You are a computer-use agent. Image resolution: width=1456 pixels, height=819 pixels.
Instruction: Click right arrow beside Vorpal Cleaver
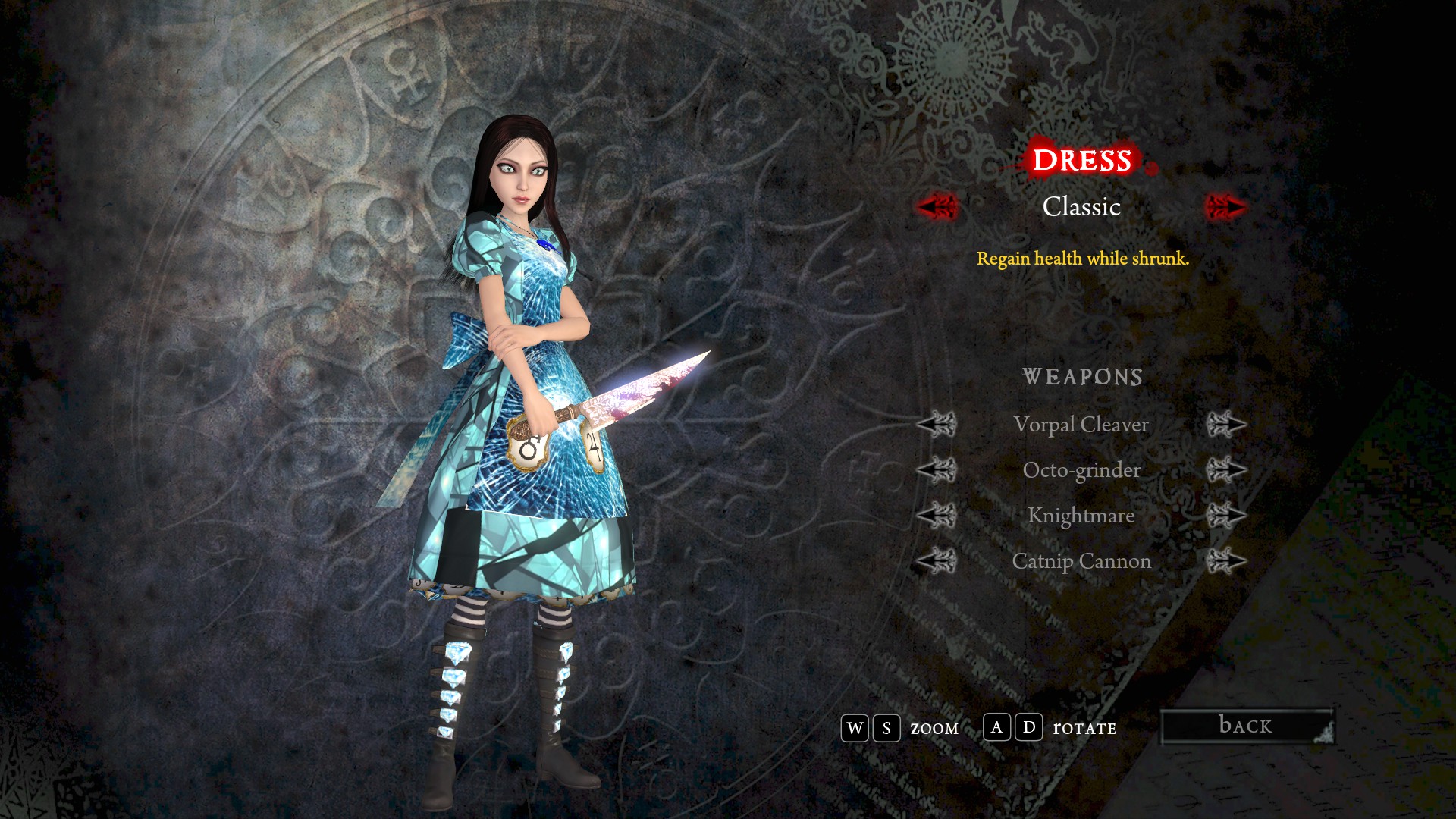coord(1226,425)
